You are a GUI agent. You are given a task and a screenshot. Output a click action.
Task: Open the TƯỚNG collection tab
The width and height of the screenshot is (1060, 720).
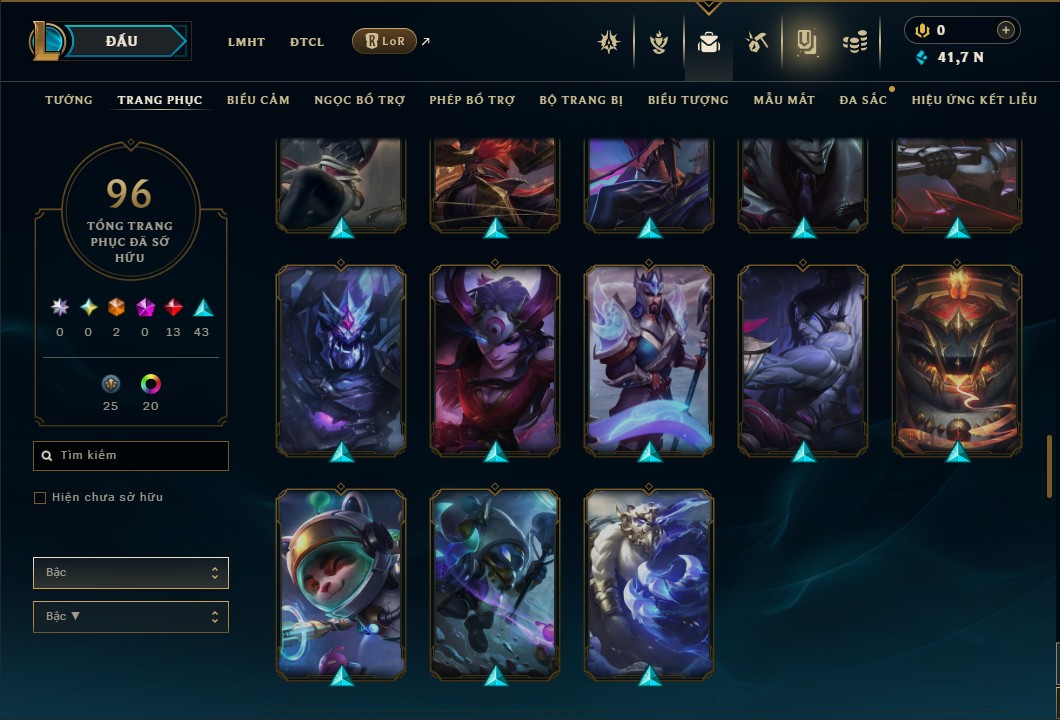tap(69, 100)
